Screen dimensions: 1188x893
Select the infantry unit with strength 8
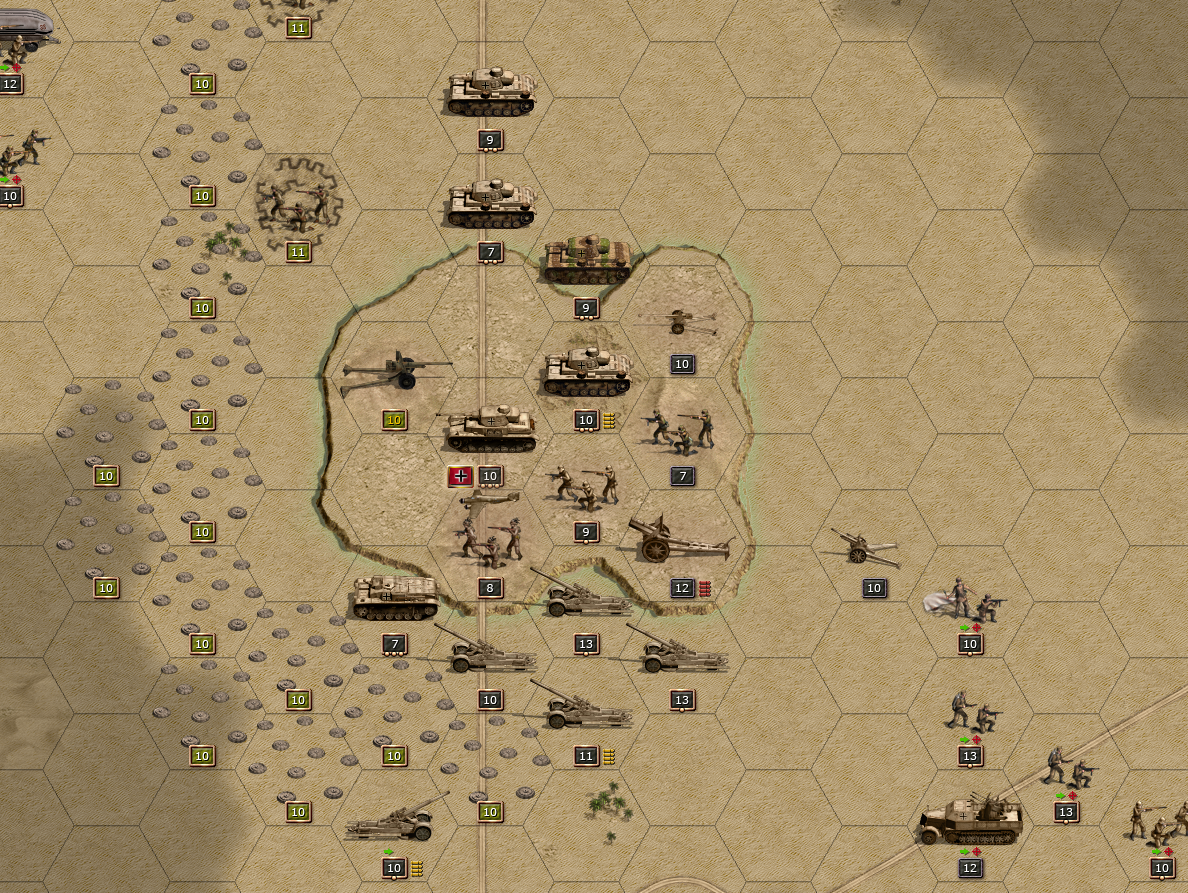click(490, 540)
